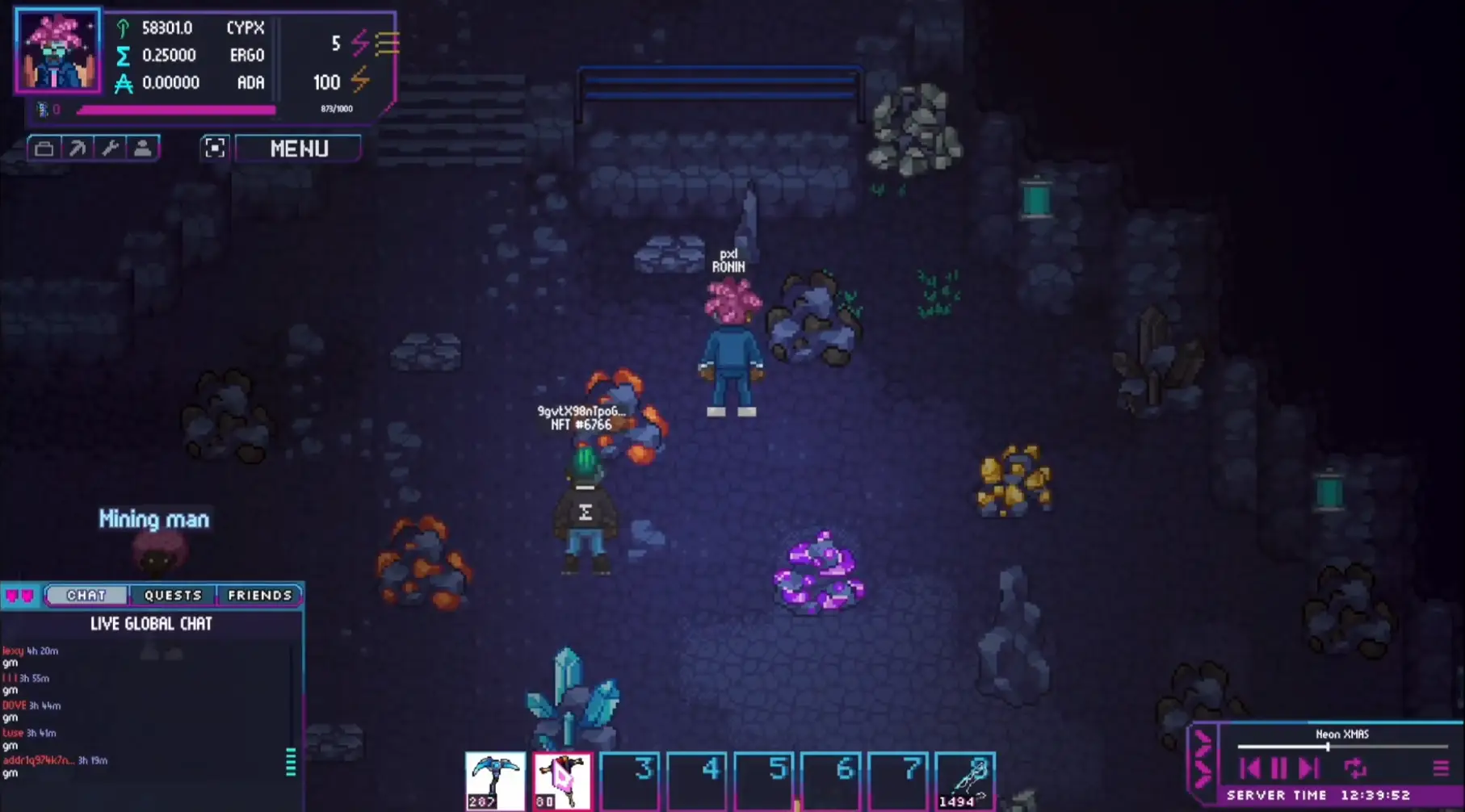The height and width of the screenshot is (812, 1465).
Task: Open settings via the wrench icon
Action: [111, 148]
